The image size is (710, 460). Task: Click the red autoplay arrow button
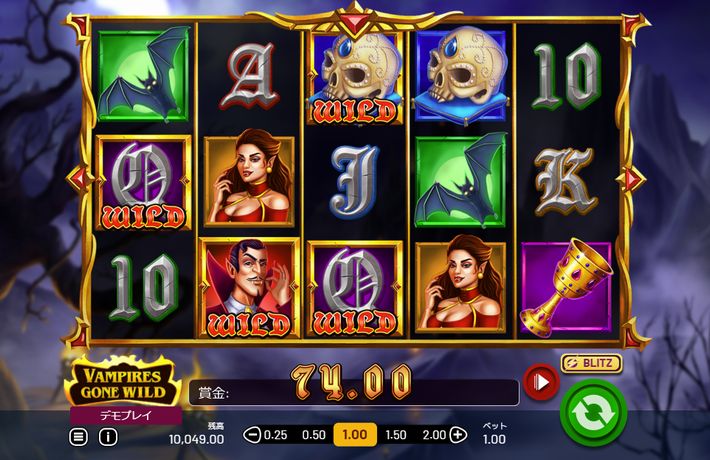tap(541, 381)
